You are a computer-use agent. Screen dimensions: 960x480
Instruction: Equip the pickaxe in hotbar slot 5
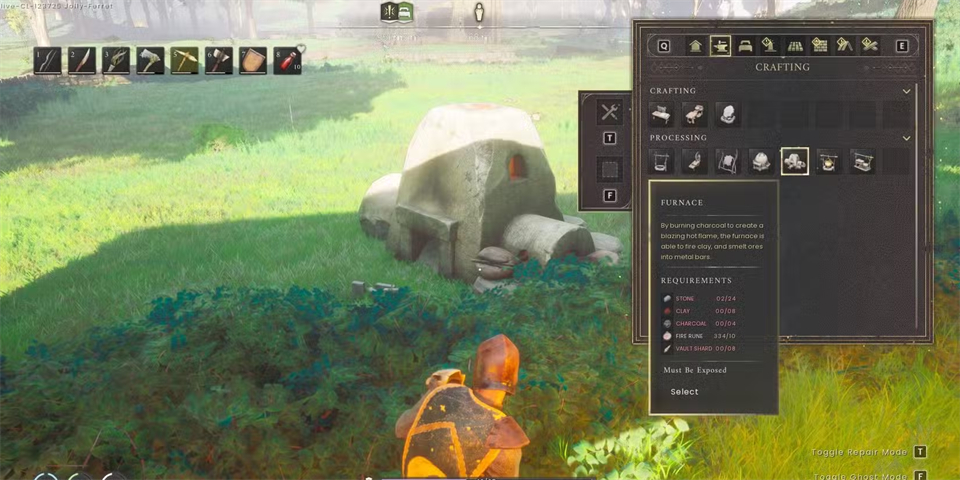[184, 60]
